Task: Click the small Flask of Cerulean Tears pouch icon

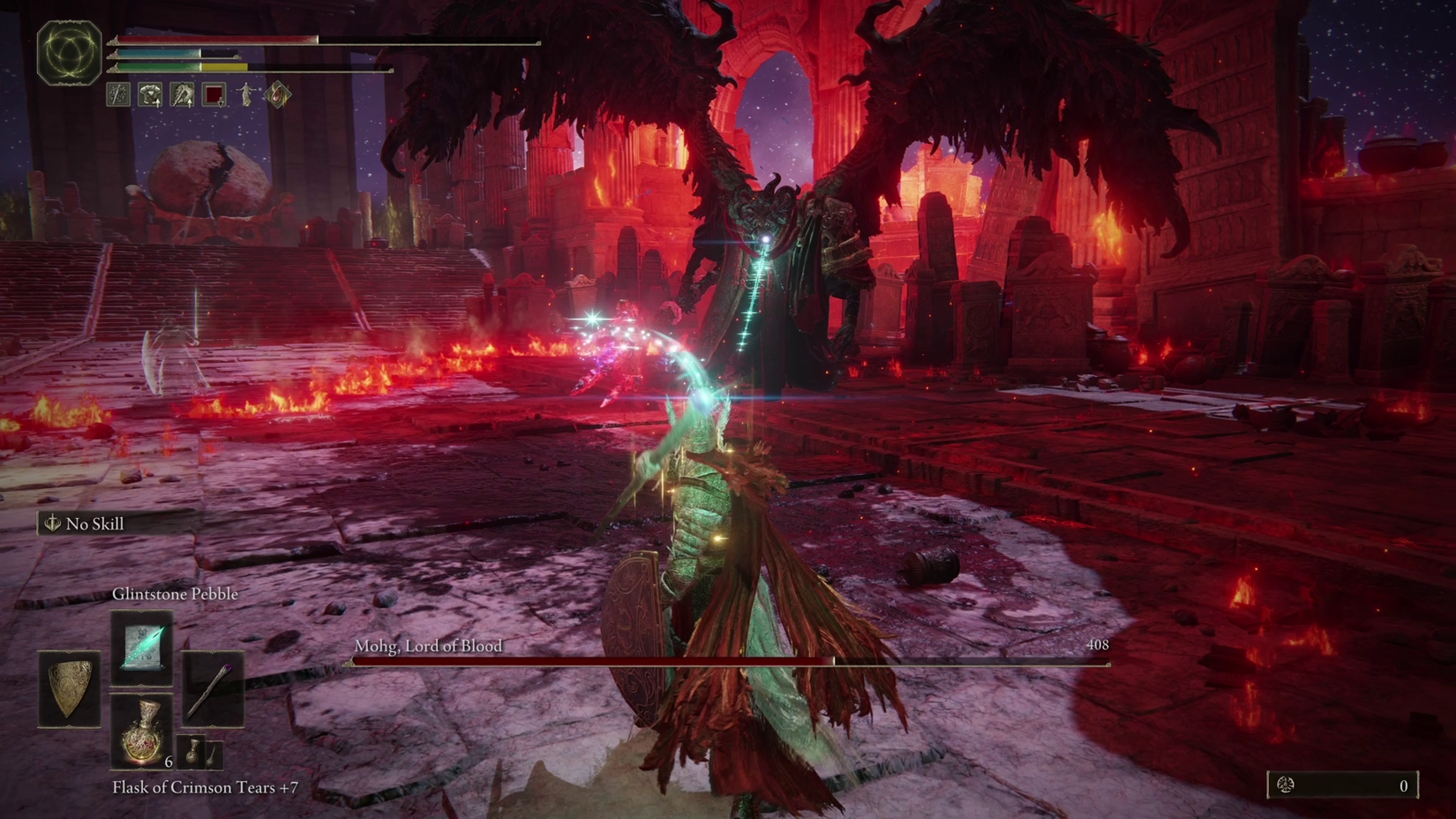Action: [x=191, y=753]
